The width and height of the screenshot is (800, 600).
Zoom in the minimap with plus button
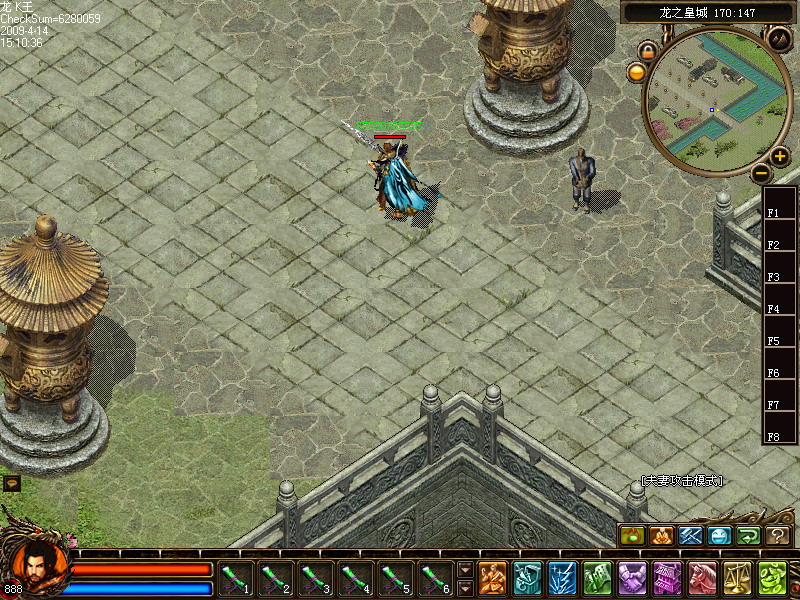(780, 156)
